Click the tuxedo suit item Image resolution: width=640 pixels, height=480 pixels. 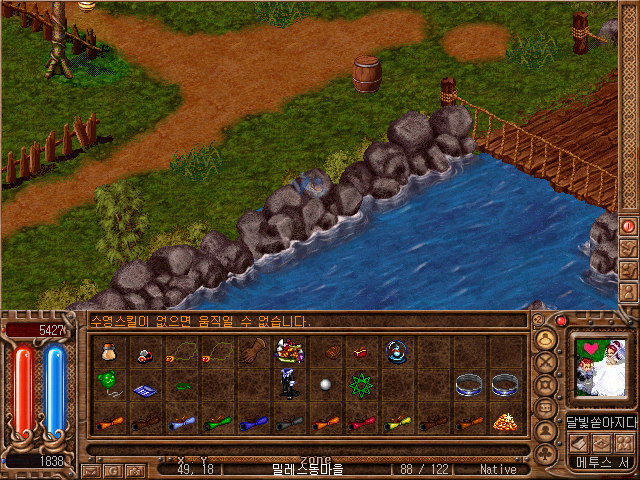pos(289,384)
